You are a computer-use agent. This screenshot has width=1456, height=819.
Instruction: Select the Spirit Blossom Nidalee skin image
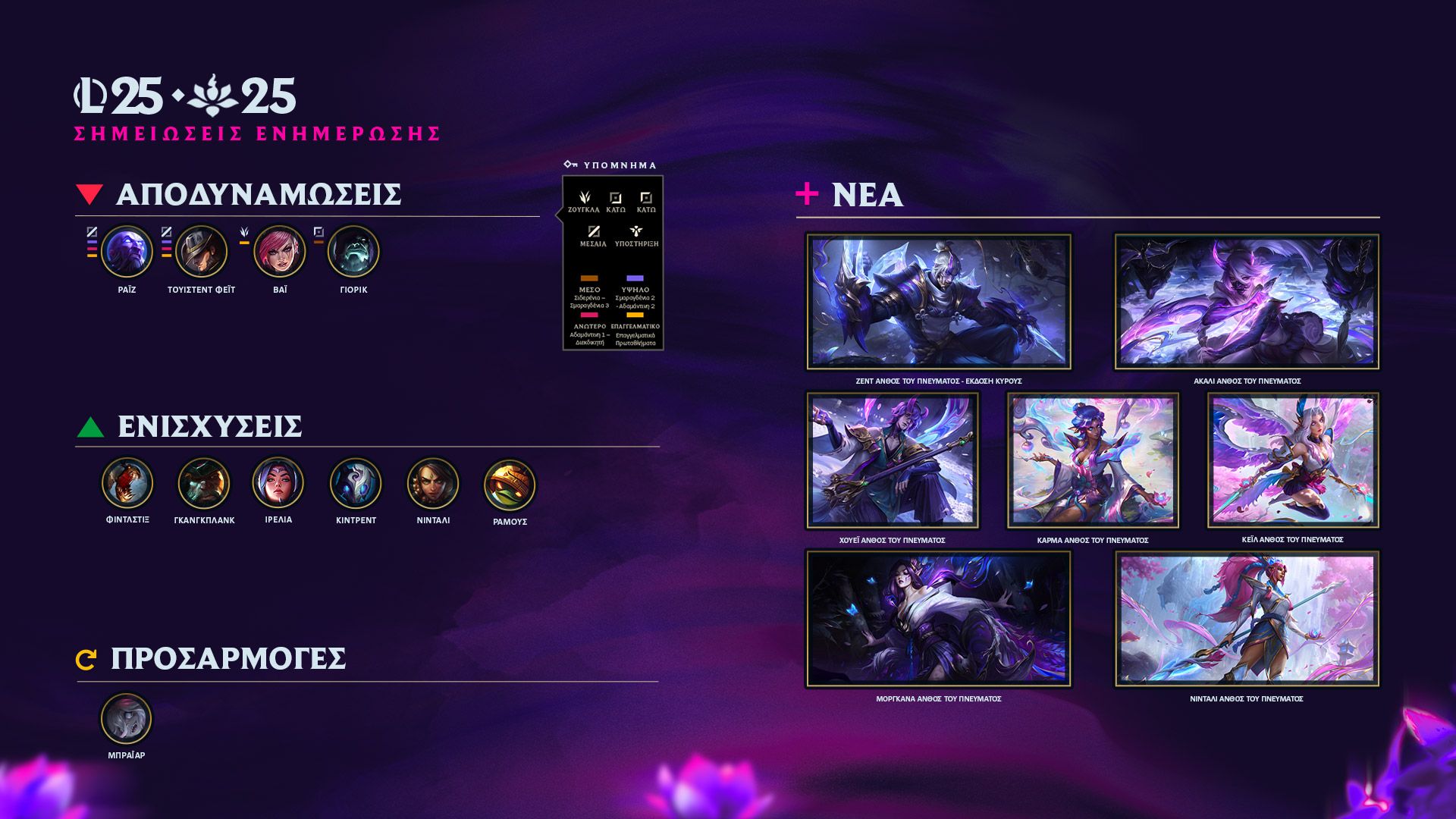[1247, 619]
